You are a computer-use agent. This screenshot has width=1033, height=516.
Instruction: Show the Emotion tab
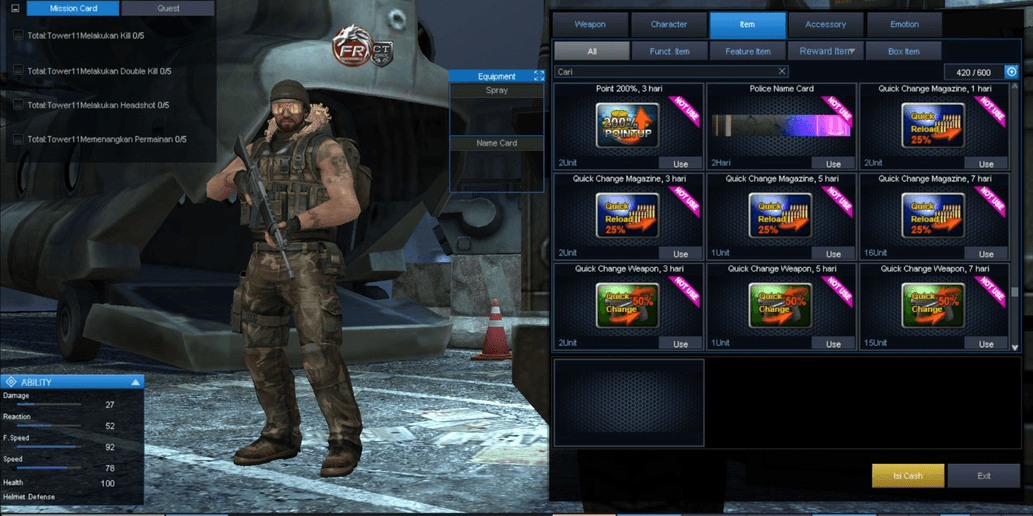[904, 24]
